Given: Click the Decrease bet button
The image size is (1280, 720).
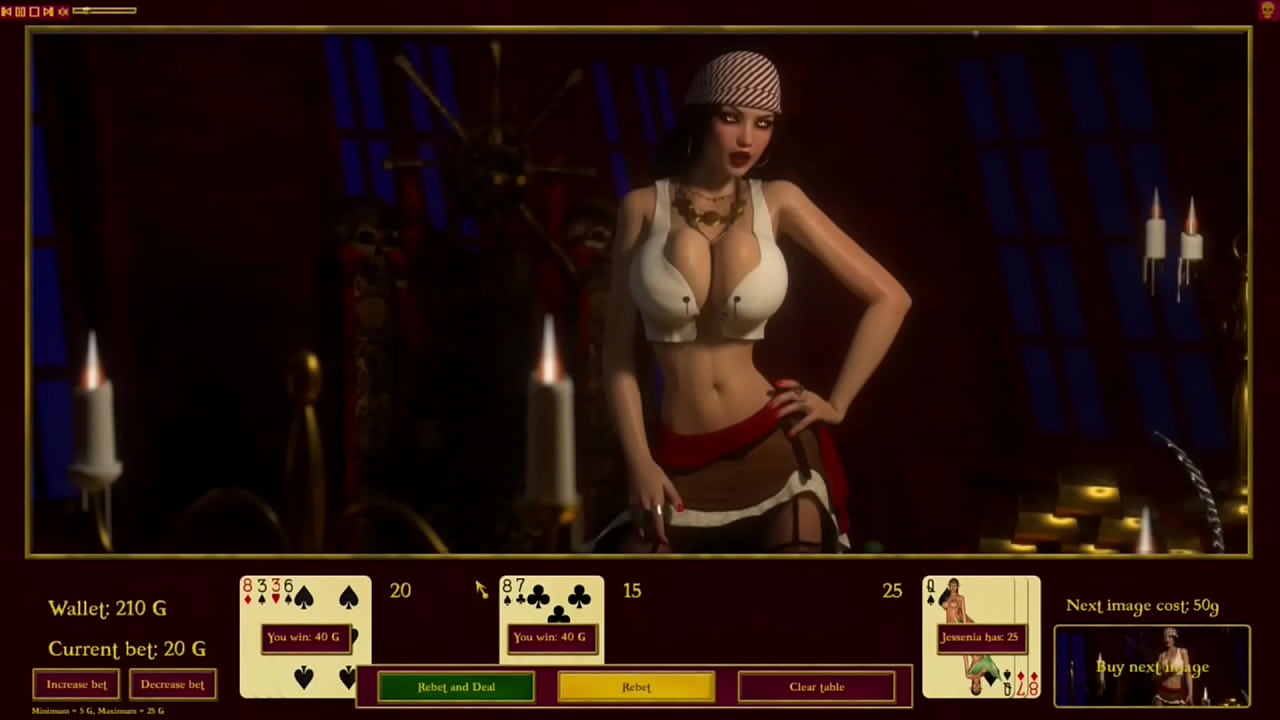Looking at the screenshot, I should 172,684.
